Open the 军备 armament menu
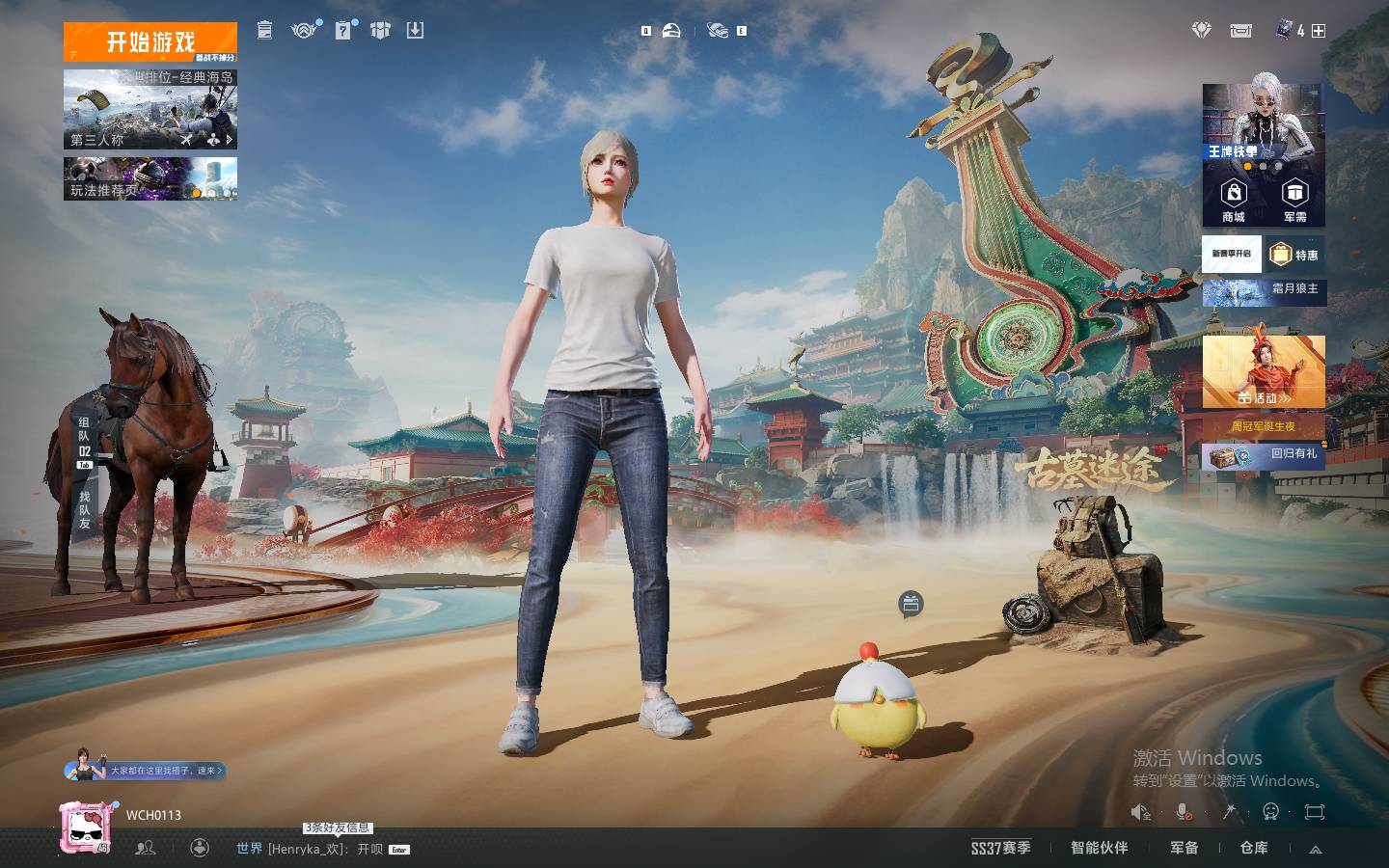Image resolution: width=1389 pixels, height=868 pixels. click(x=1184, y=848)
